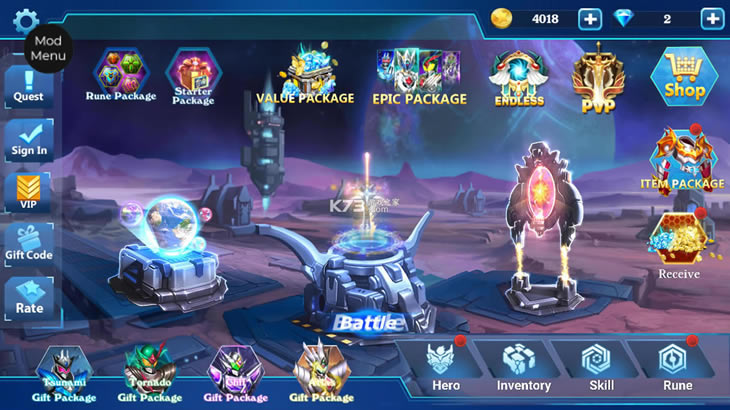View the Epic Package offer
Screen dimensions: 730x410
(419, 77)
